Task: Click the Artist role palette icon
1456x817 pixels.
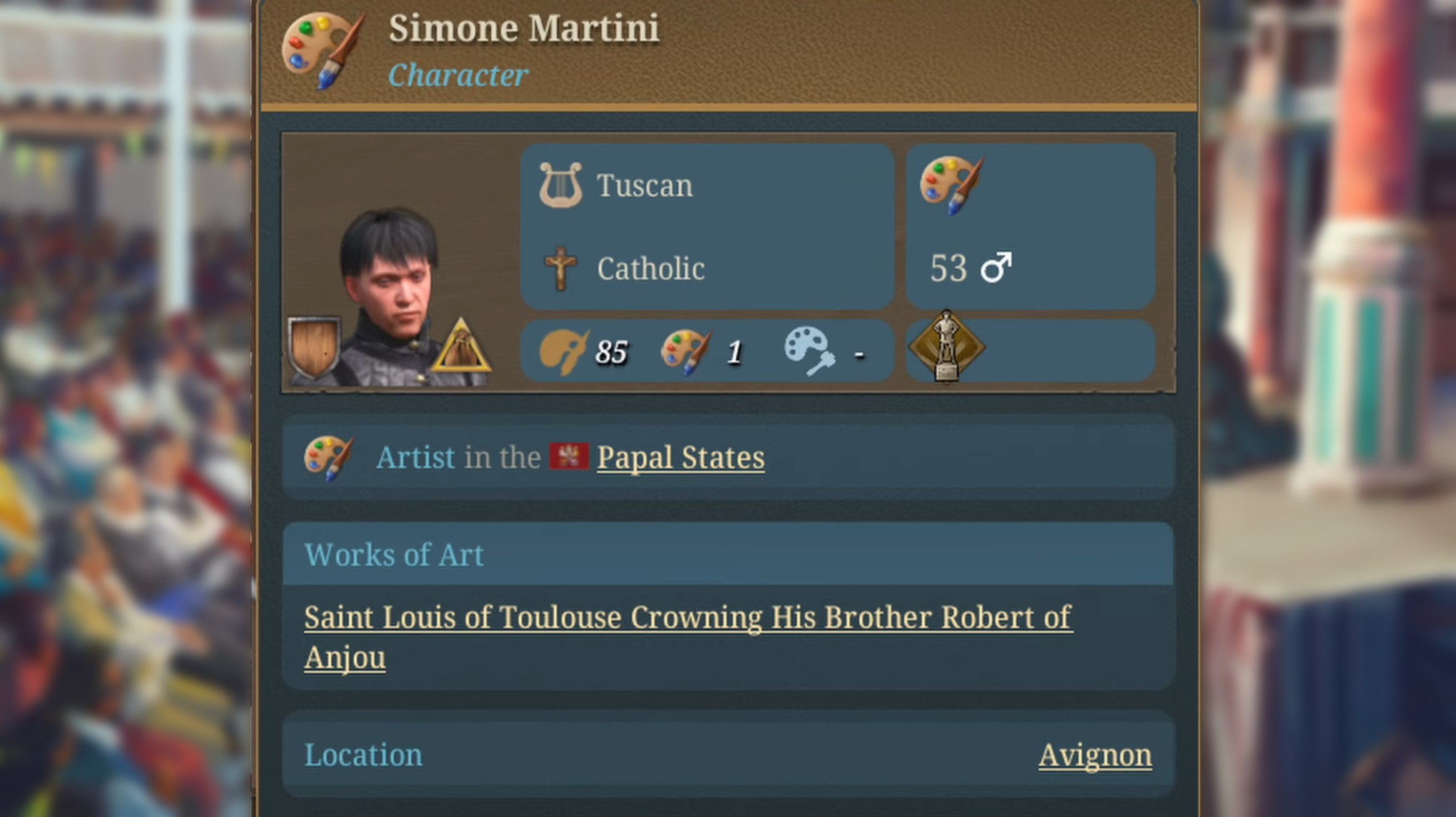Action: pyautogui.click(x=329, y=457)
